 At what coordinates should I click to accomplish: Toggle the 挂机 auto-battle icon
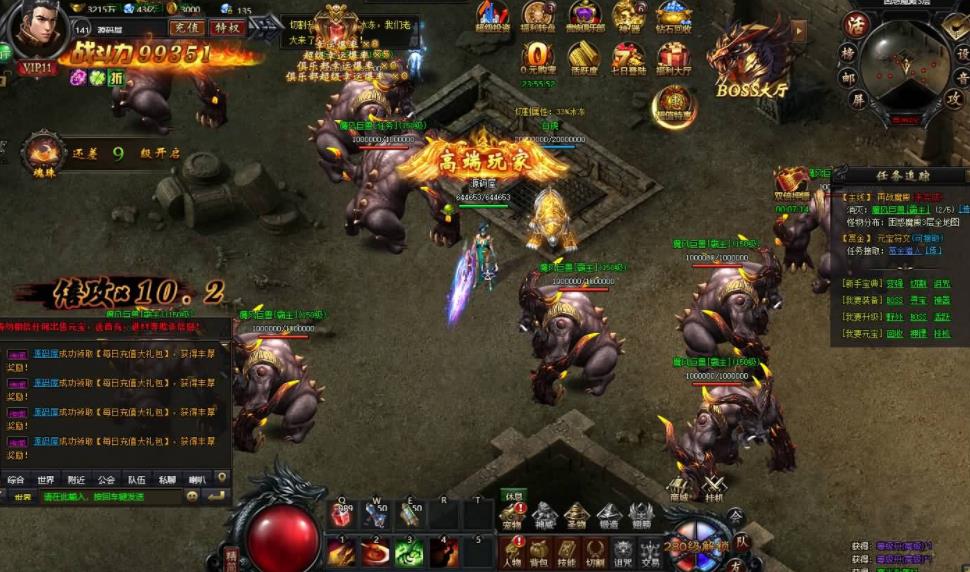[x=713, y=487]
